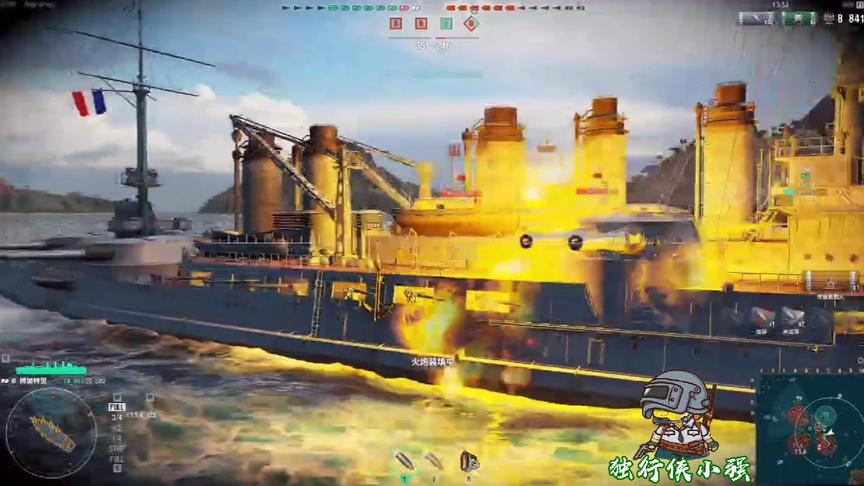Select the first shell type ammo slot
Screen dimensions: 864x486
click(405, 461)
